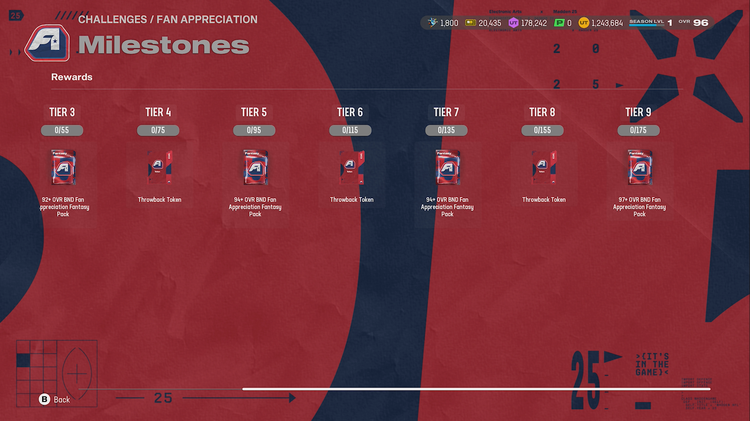Open the Tier 5 Fantasy Pack reward

254,167
